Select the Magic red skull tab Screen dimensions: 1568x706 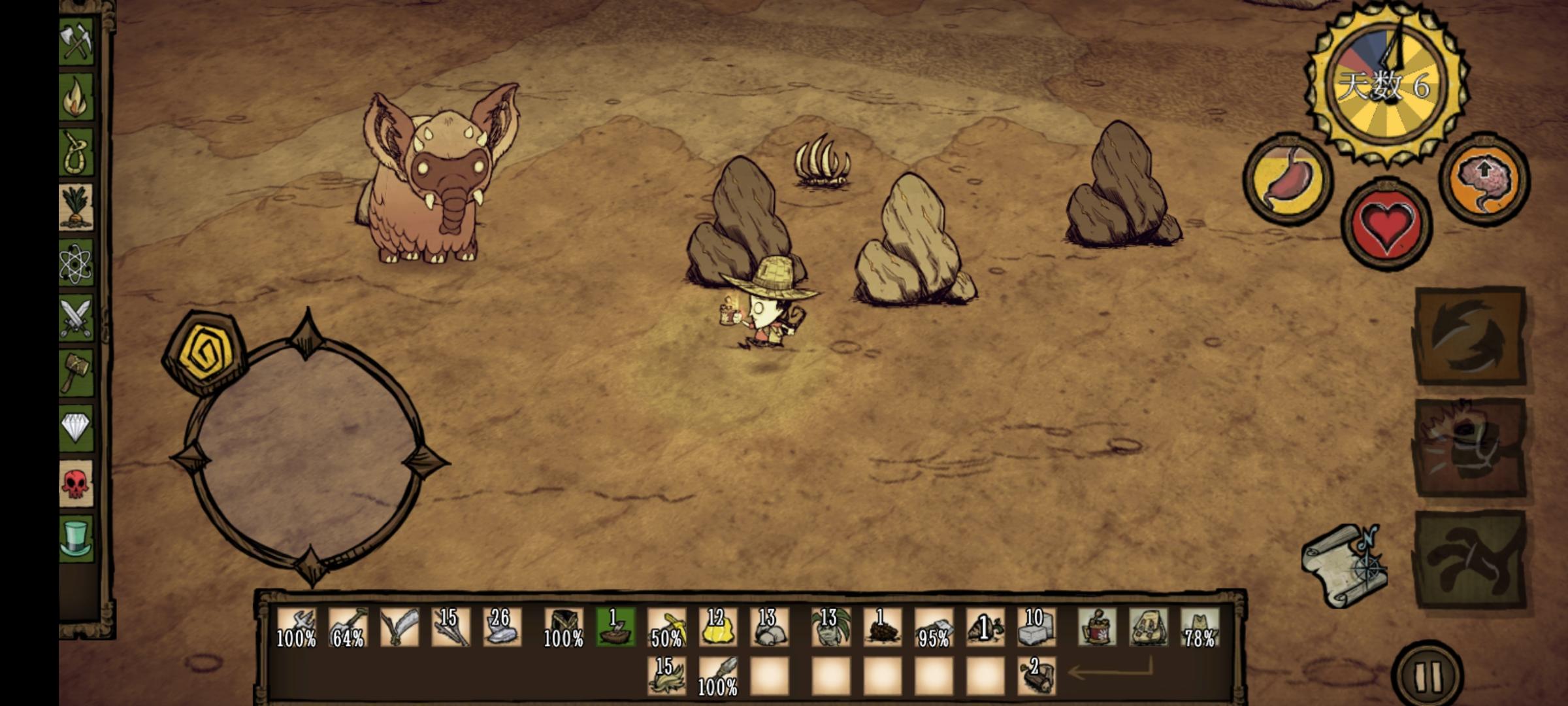(76, 484)
